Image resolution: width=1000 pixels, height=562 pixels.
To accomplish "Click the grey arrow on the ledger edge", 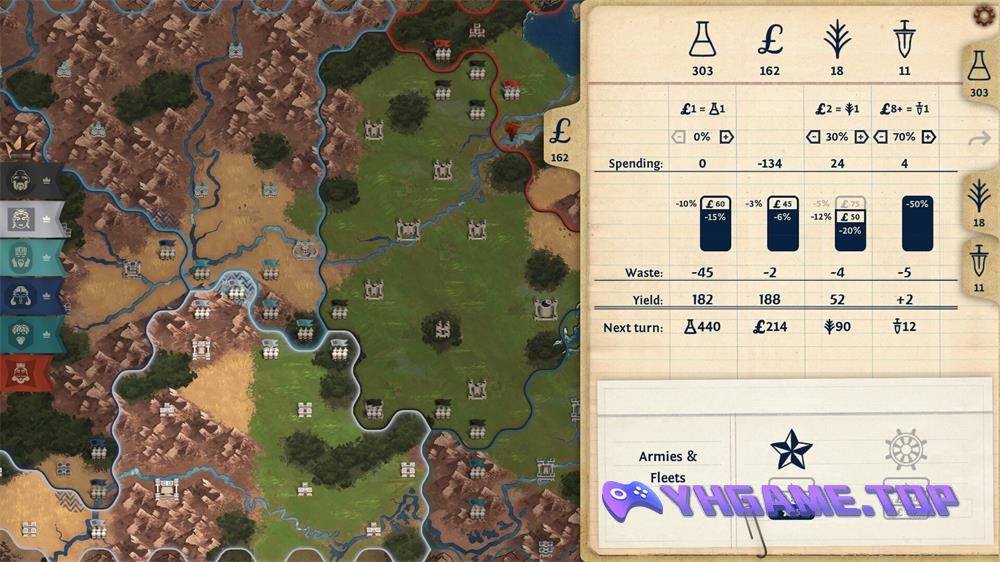I will tap(979, 139).
